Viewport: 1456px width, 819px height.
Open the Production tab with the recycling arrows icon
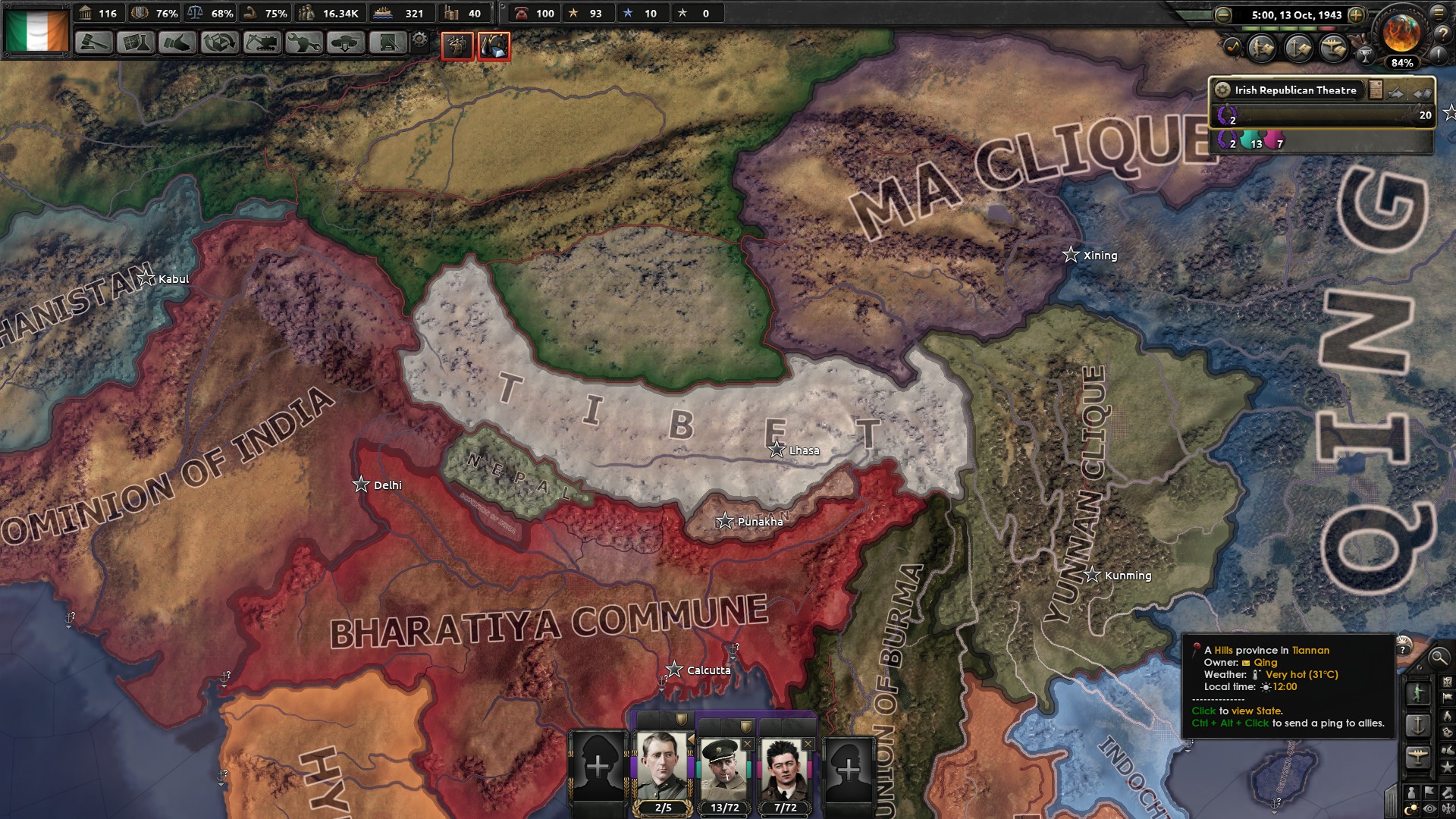(x=220, y=43)
